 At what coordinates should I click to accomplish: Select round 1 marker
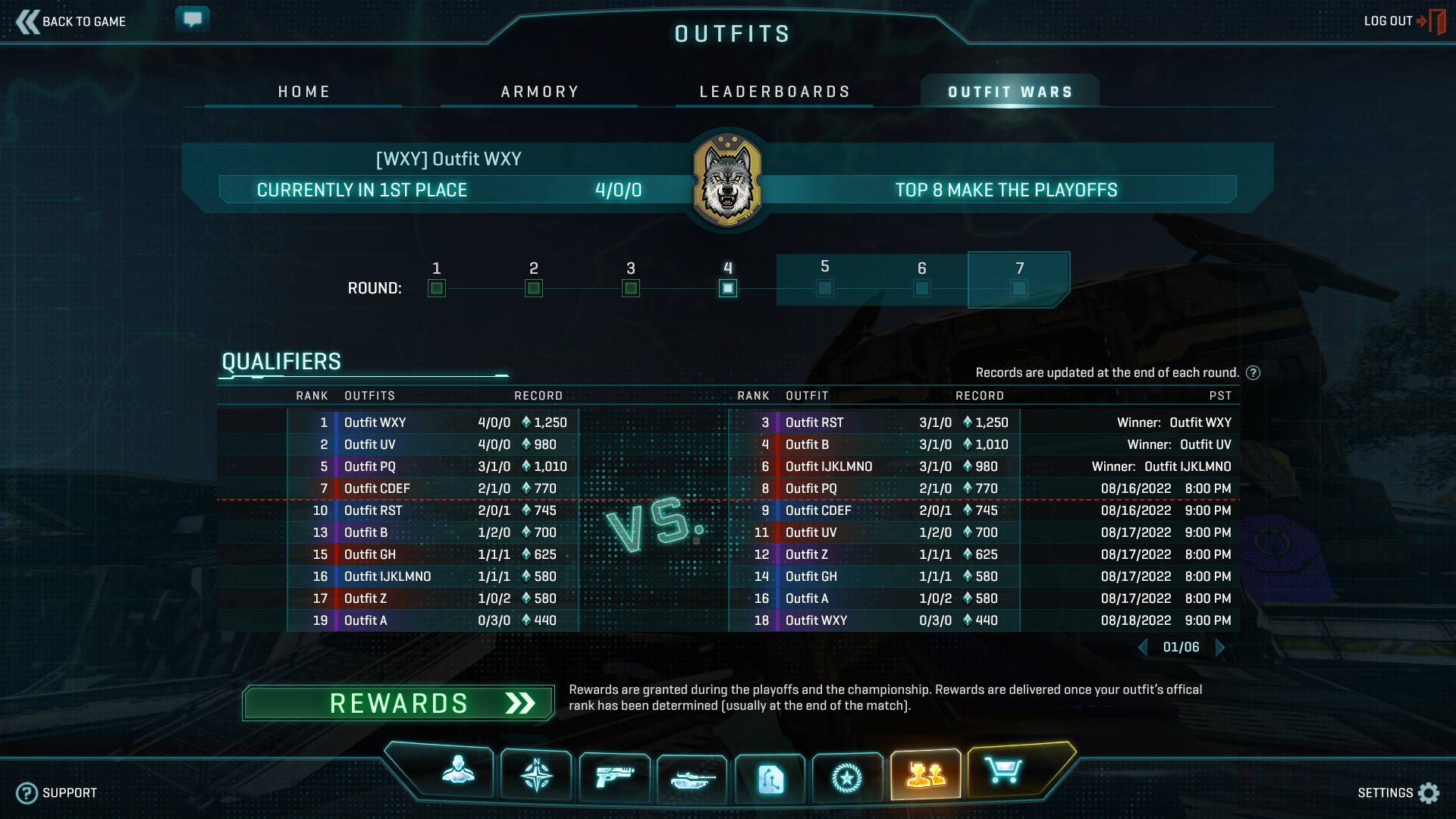[x=437, y=288]
